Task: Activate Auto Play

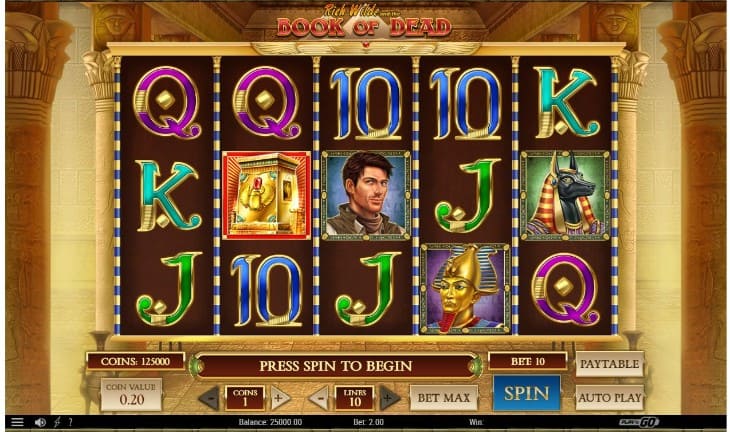Action: (x=609, y=397)
